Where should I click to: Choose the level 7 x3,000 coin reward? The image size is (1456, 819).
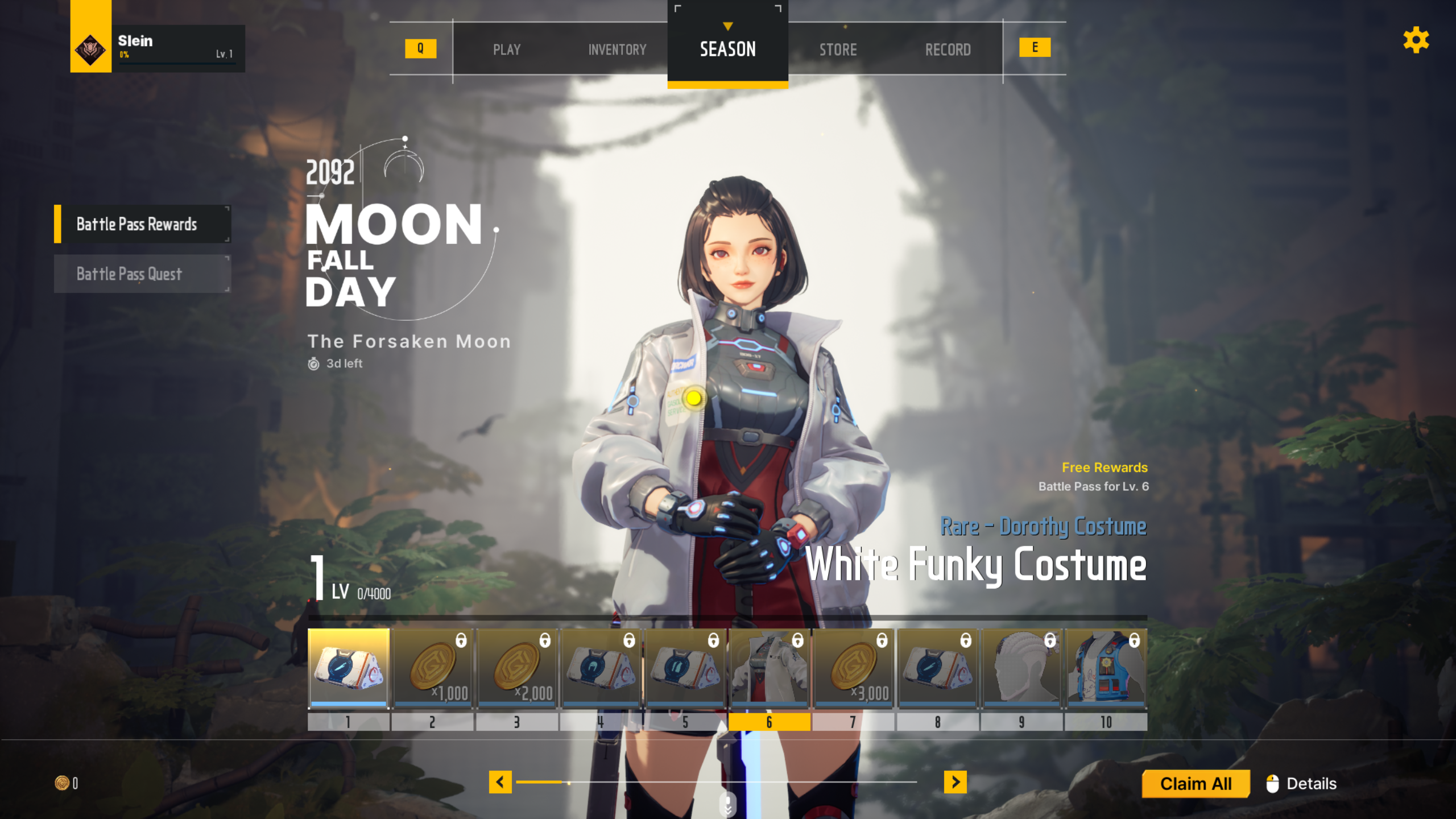(853, 668)
